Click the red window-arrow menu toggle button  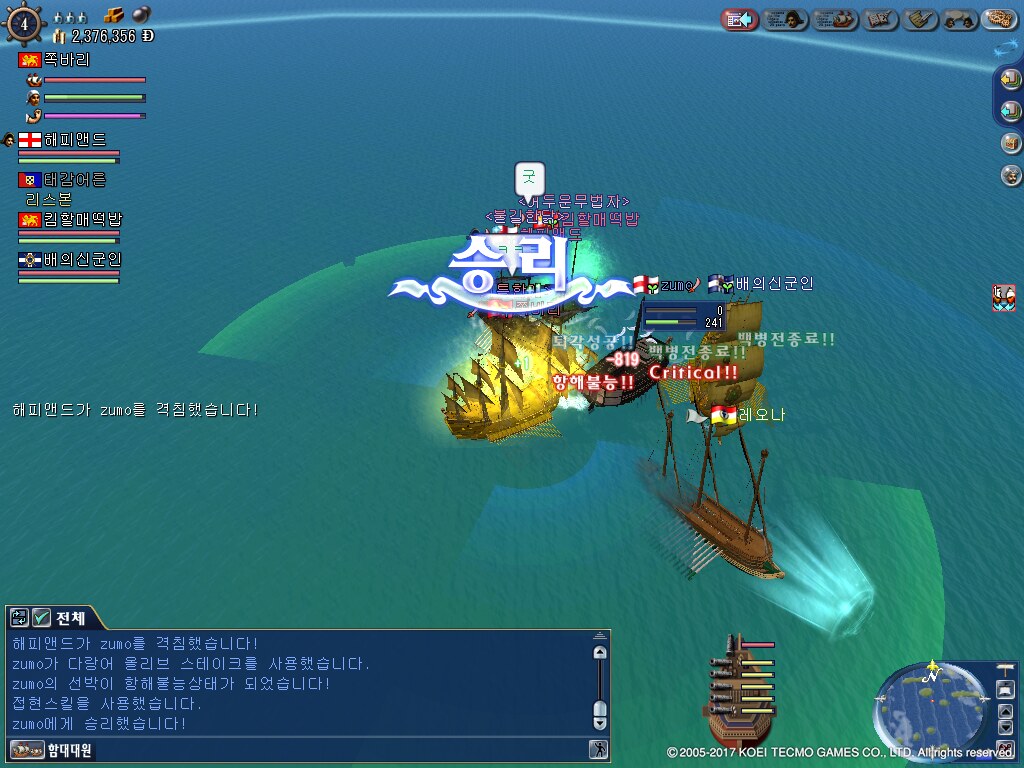(738, 19)
